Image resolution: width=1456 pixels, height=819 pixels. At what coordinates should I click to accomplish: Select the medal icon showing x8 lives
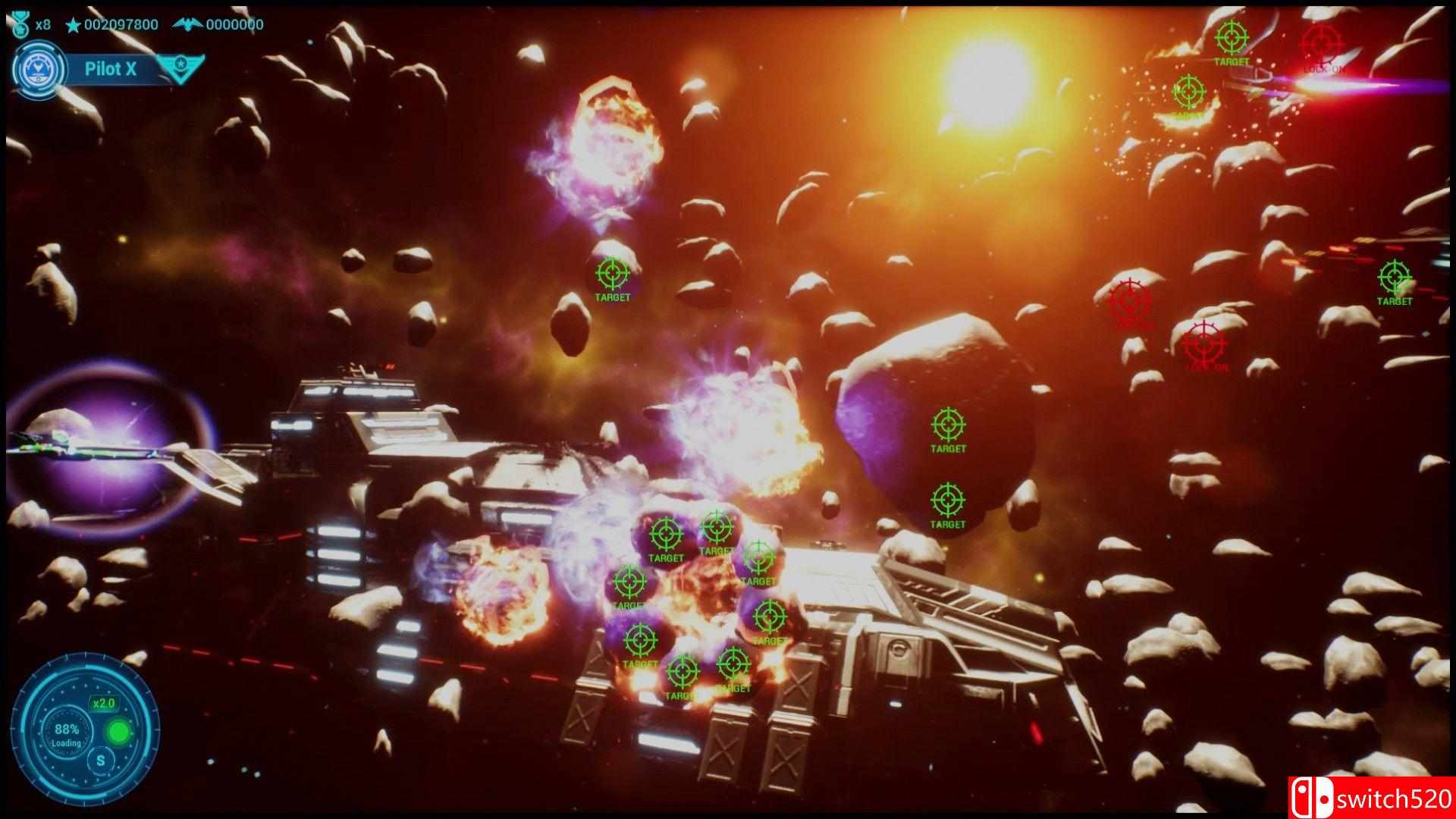tap(20, 24)
